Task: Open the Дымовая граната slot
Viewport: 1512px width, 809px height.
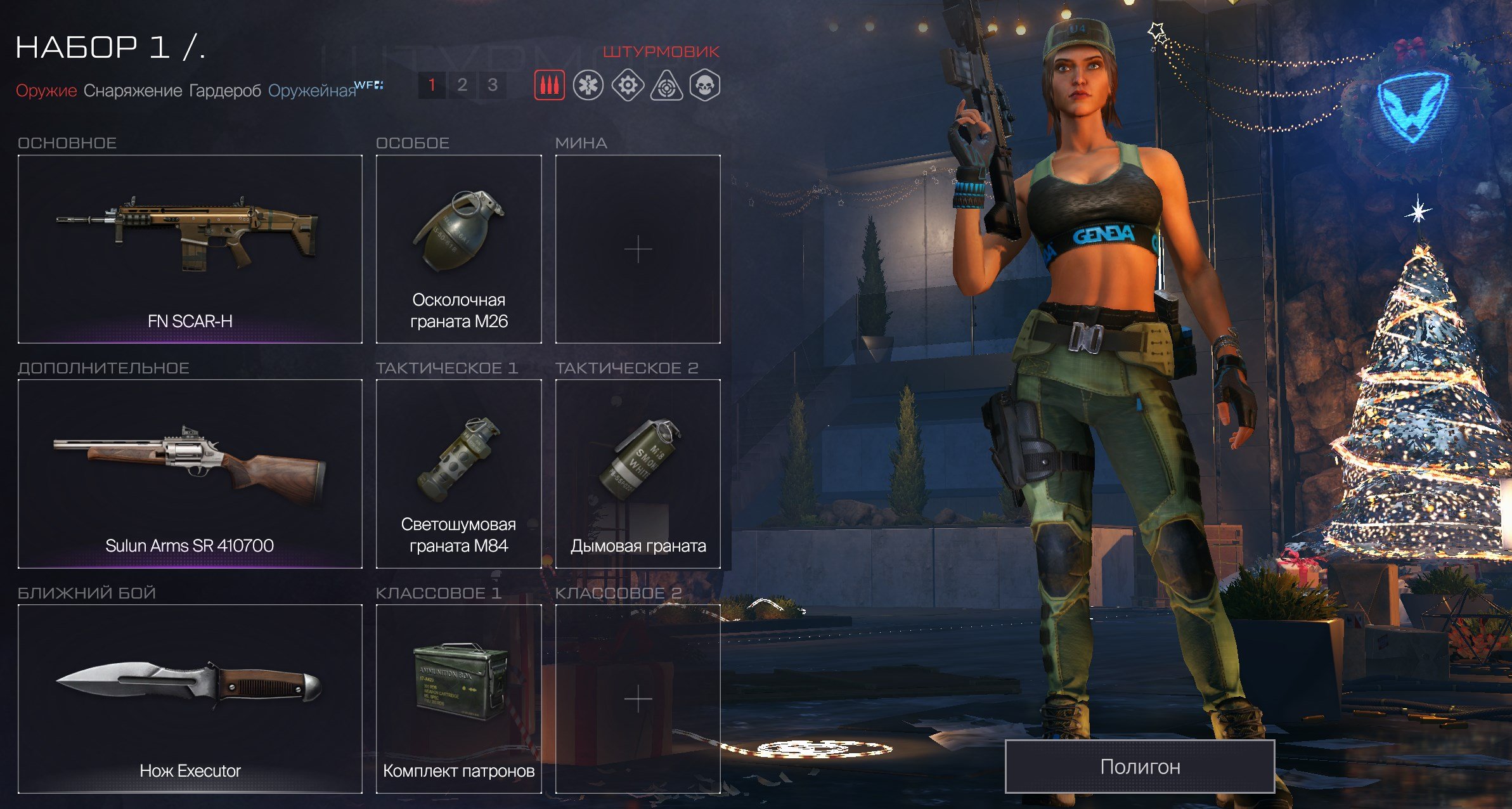Action: 638,474
